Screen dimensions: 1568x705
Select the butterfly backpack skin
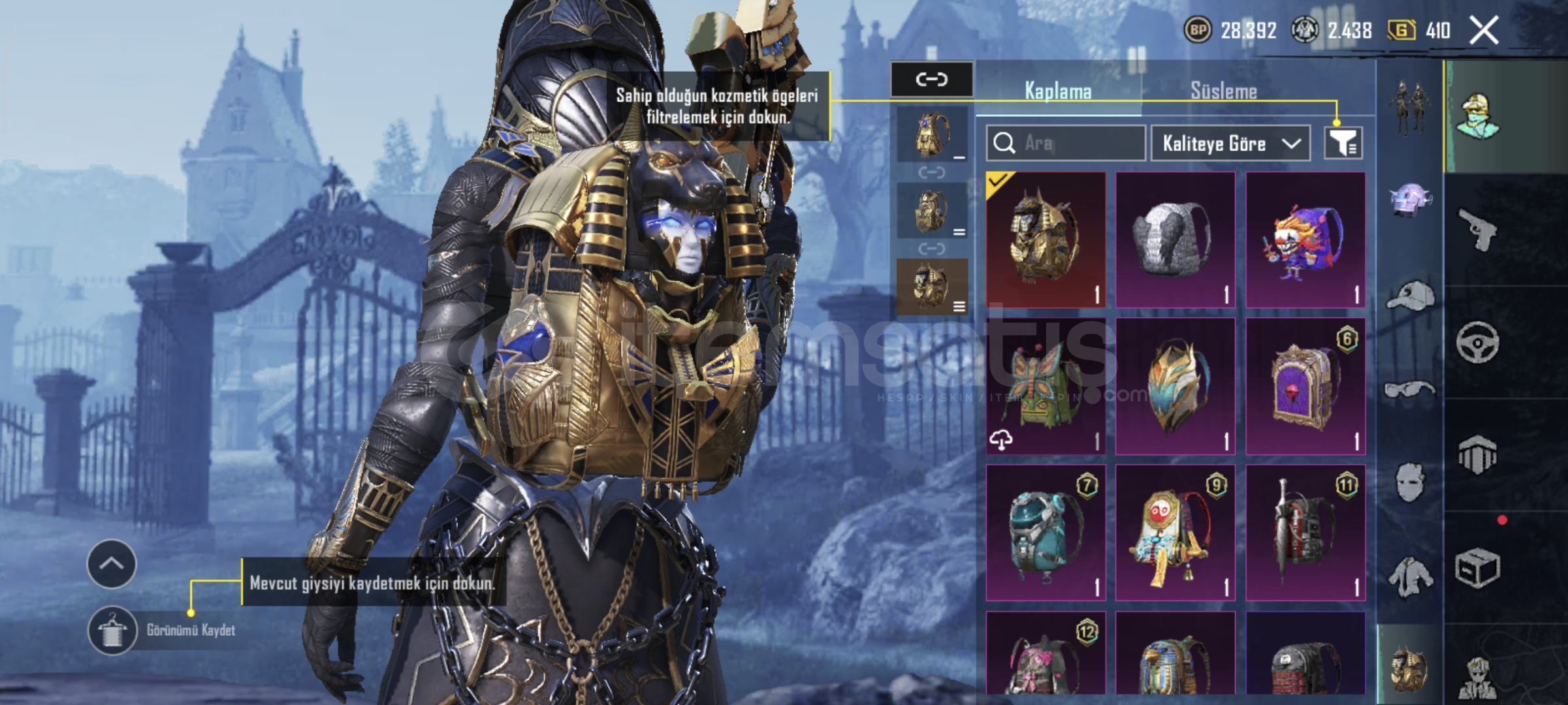pos(1046,386)
